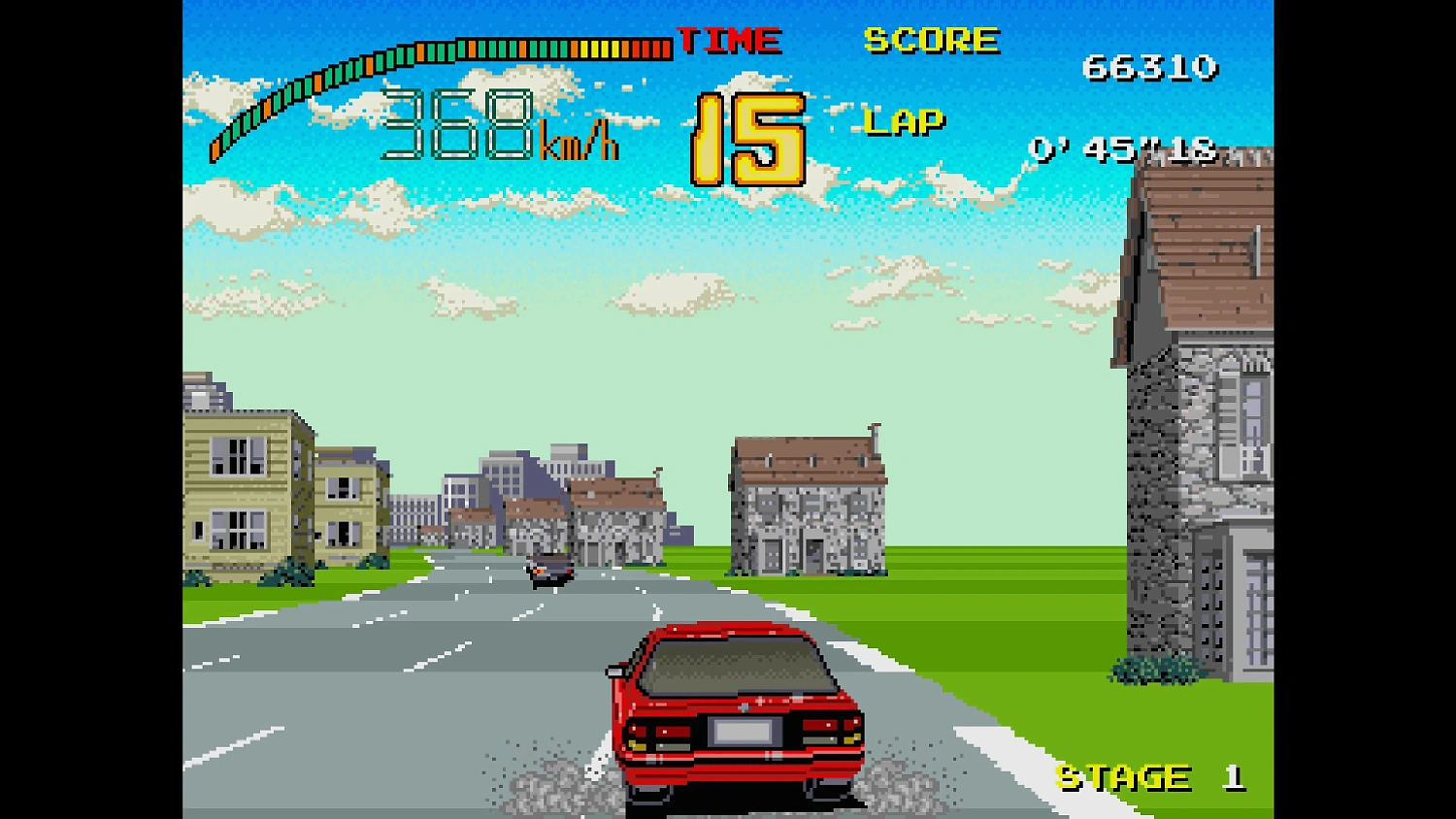Select the SCORE indicator
1456x819 pixels.
click(931, 40)
